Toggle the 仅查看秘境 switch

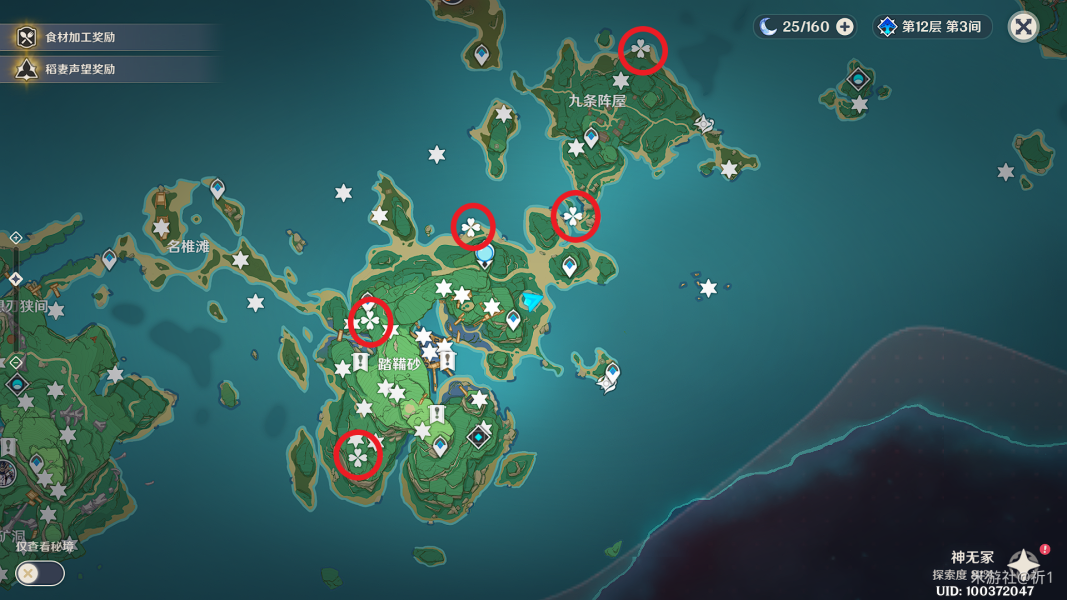(x=40, y=573)
